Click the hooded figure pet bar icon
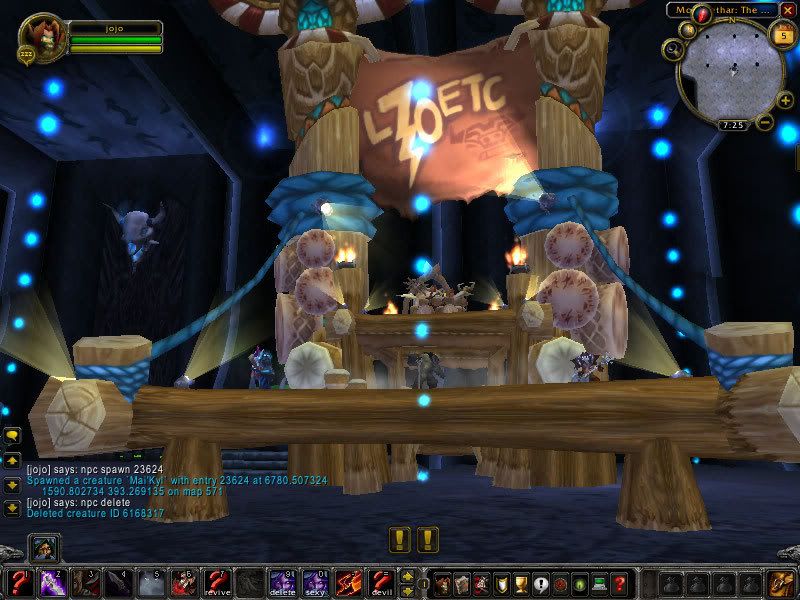 coord(46,548)
